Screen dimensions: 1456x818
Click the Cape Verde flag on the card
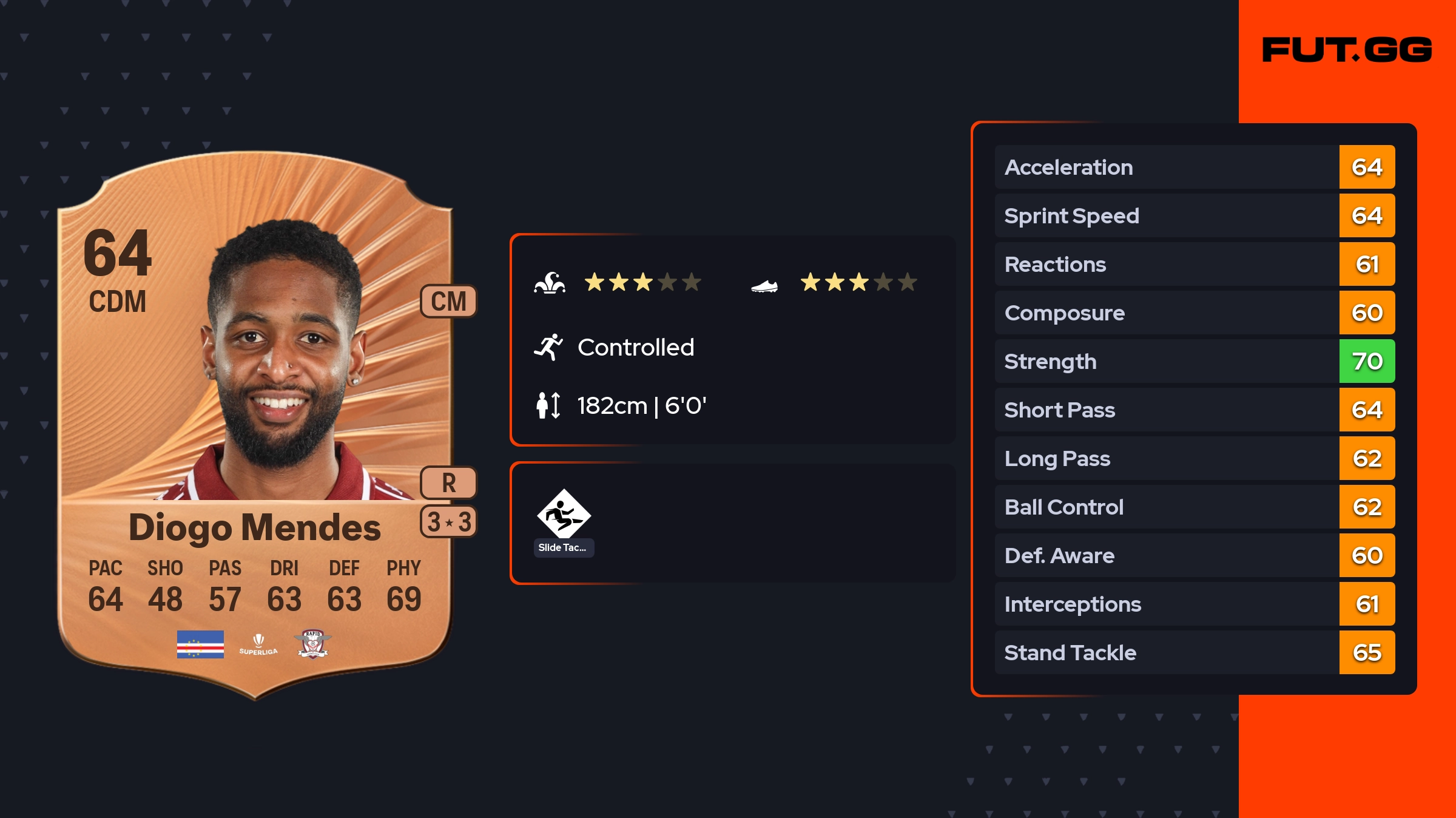200,644
